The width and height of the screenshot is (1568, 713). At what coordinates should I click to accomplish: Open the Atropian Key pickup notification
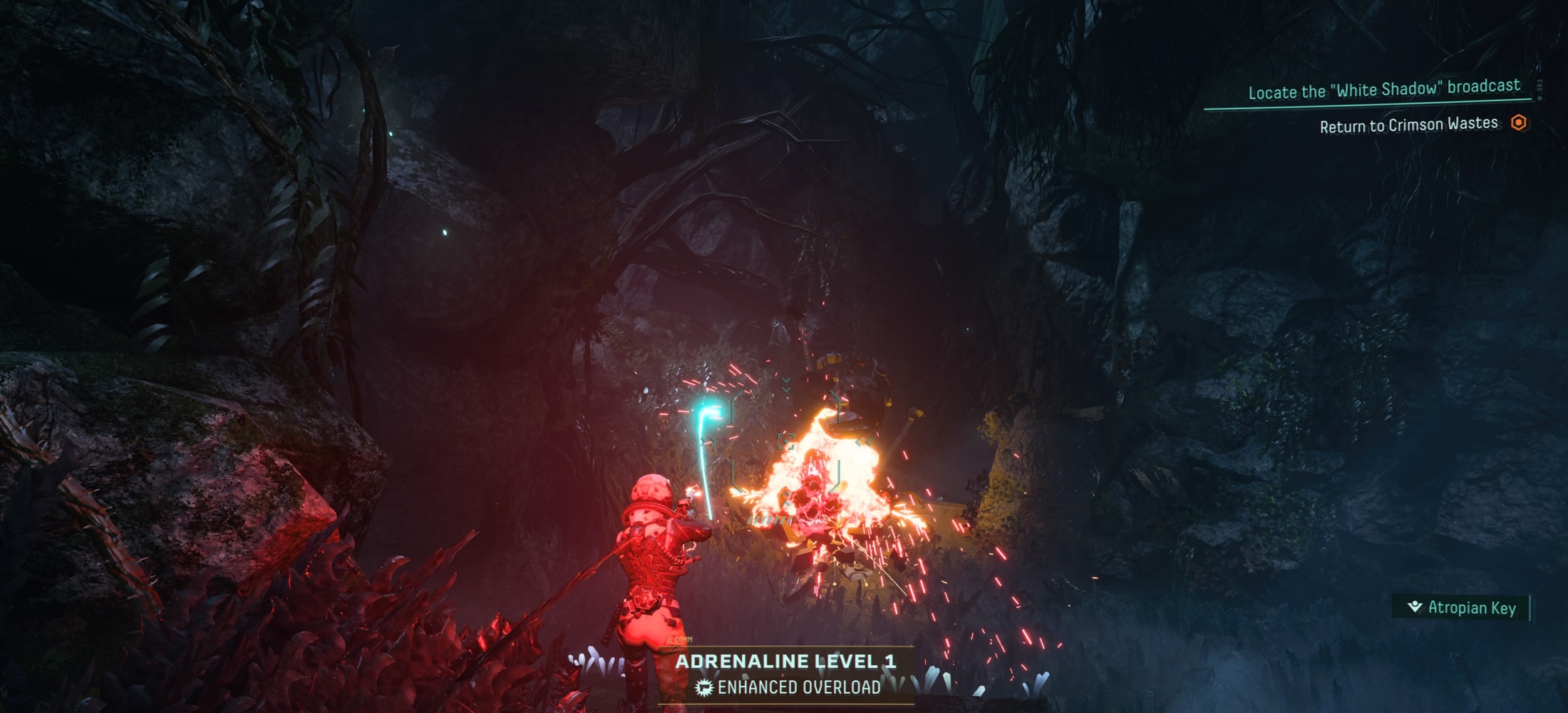[x=1463, y=607]
